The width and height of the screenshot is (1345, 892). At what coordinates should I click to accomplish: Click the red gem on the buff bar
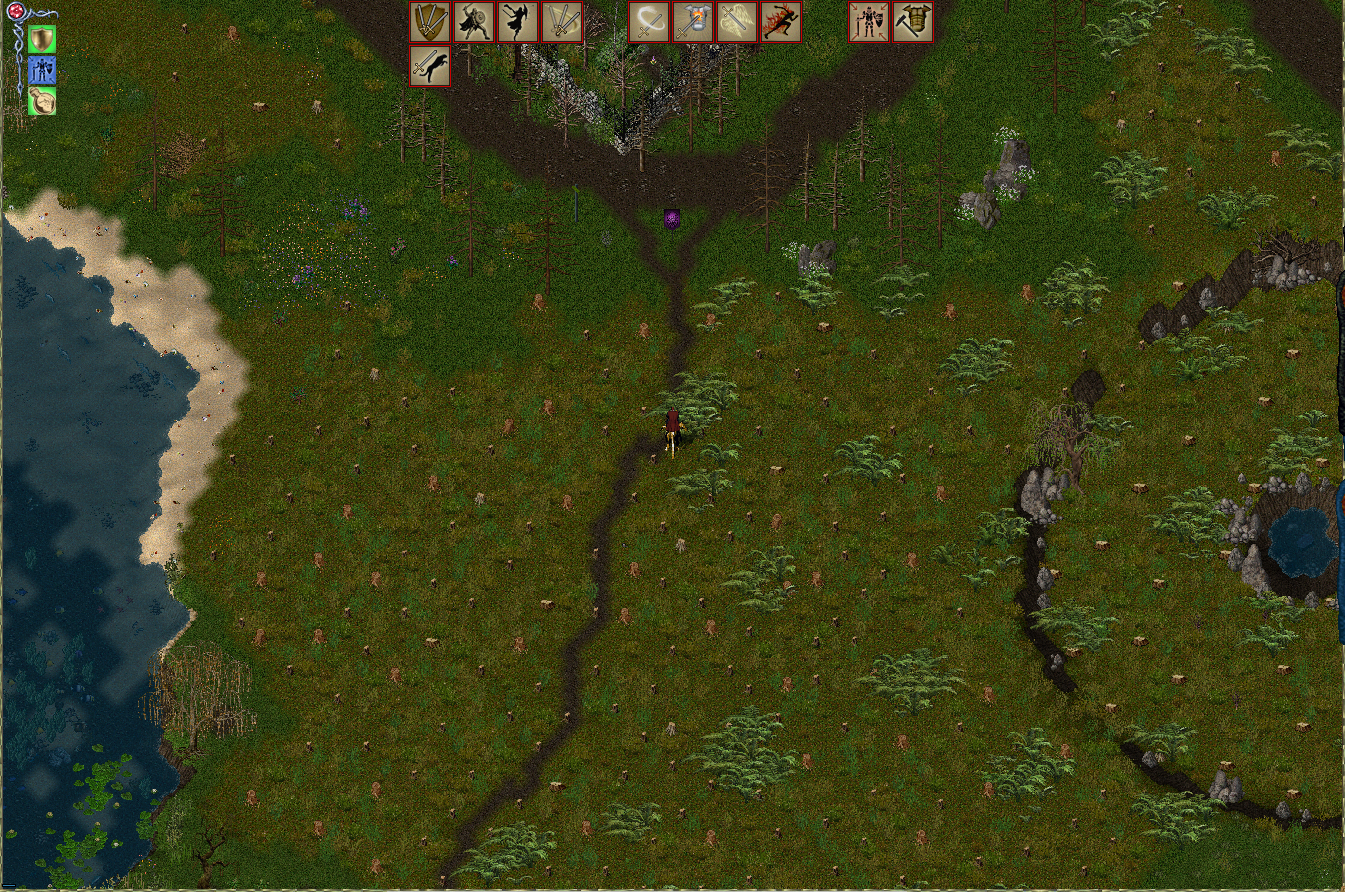tap(17, 13)
